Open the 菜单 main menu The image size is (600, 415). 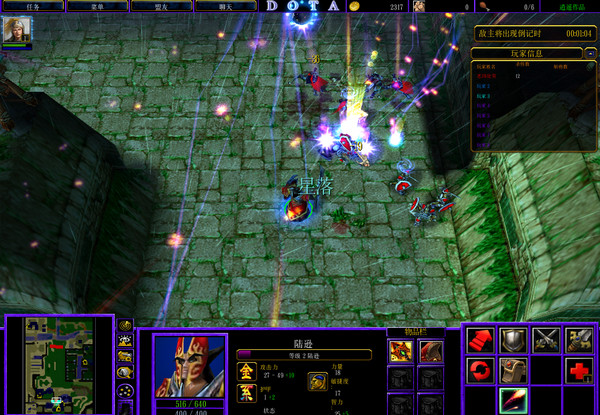click(98, 6)
